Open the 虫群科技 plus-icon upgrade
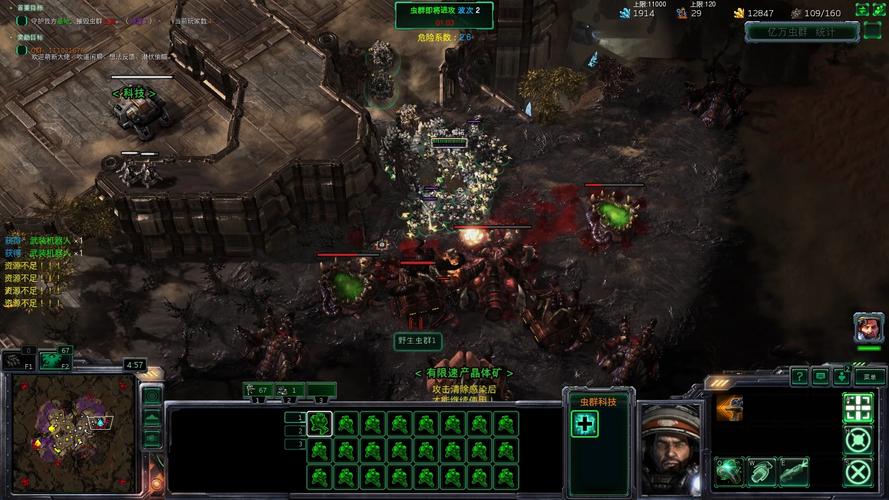The image size is (889, 500). point(585,424)
